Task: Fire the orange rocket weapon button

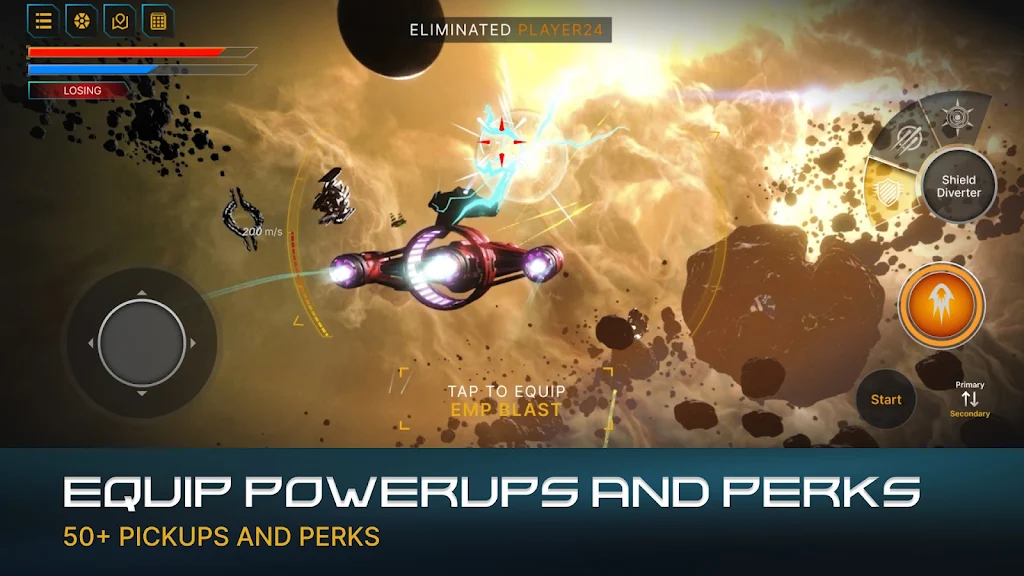Action: coord(940,304)
